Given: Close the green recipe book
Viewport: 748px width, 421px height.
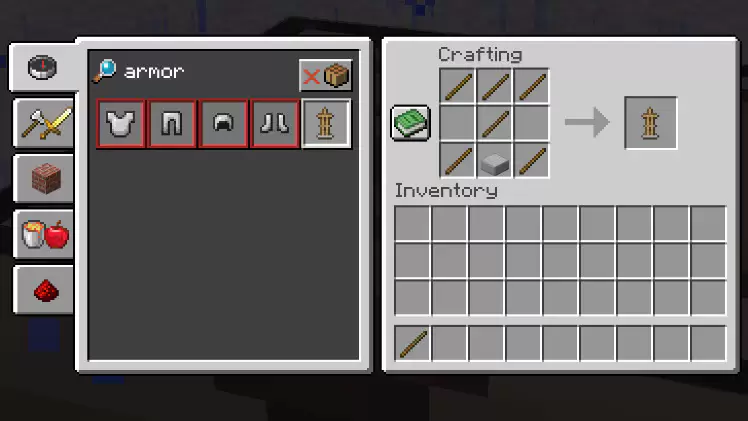Looking at the screenshot, I should pyautogui.click(x=410, y=123).
